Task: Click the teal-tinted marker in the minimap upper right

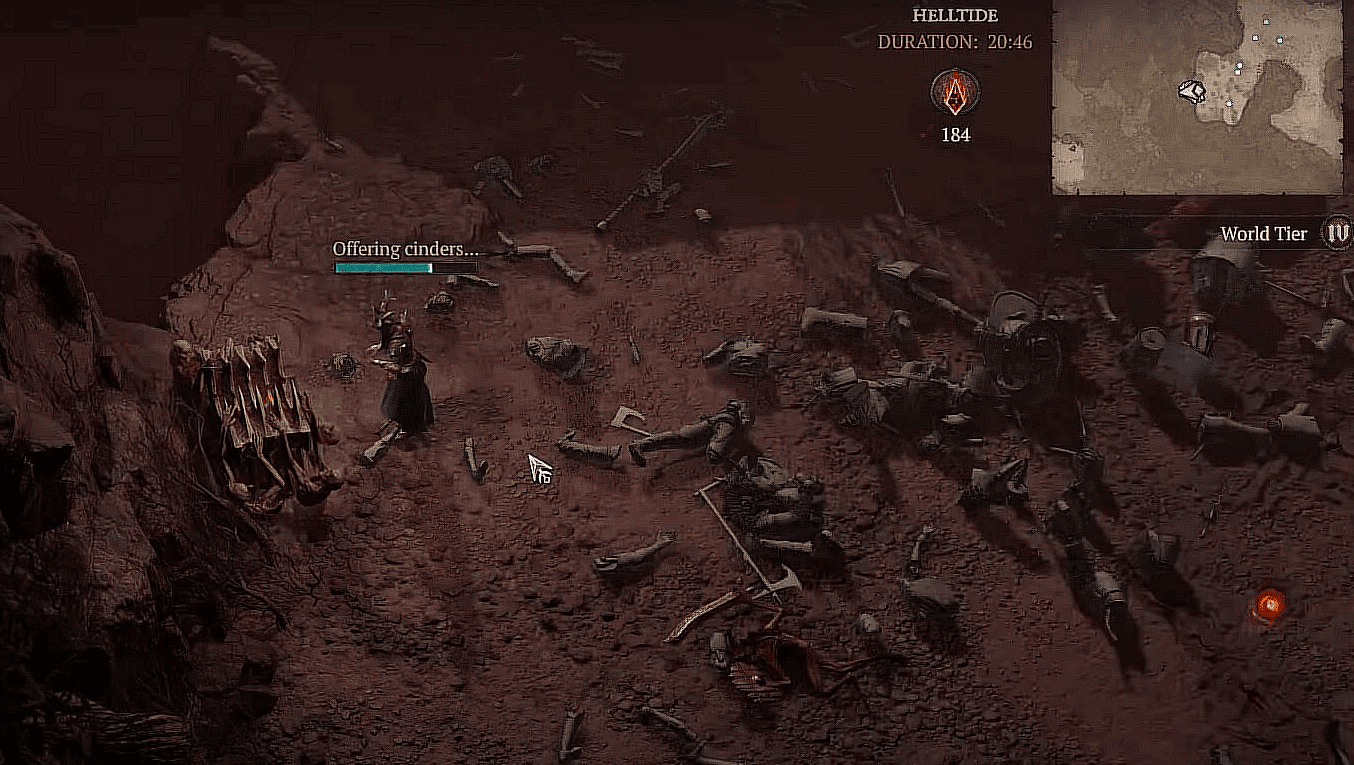Action: [1280, 40]
